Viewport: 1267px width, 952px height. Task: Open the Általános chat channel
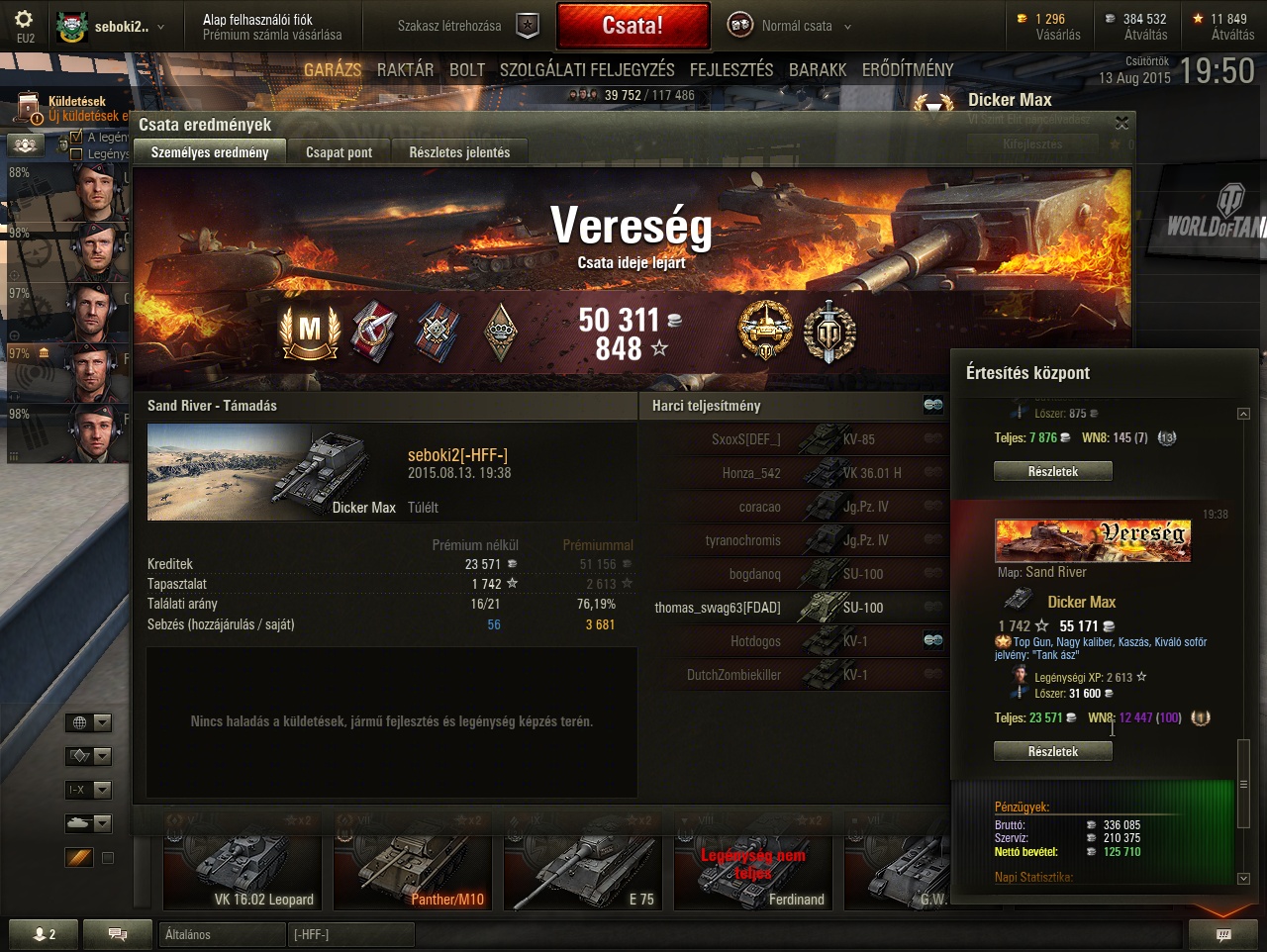tap(220, 934)
